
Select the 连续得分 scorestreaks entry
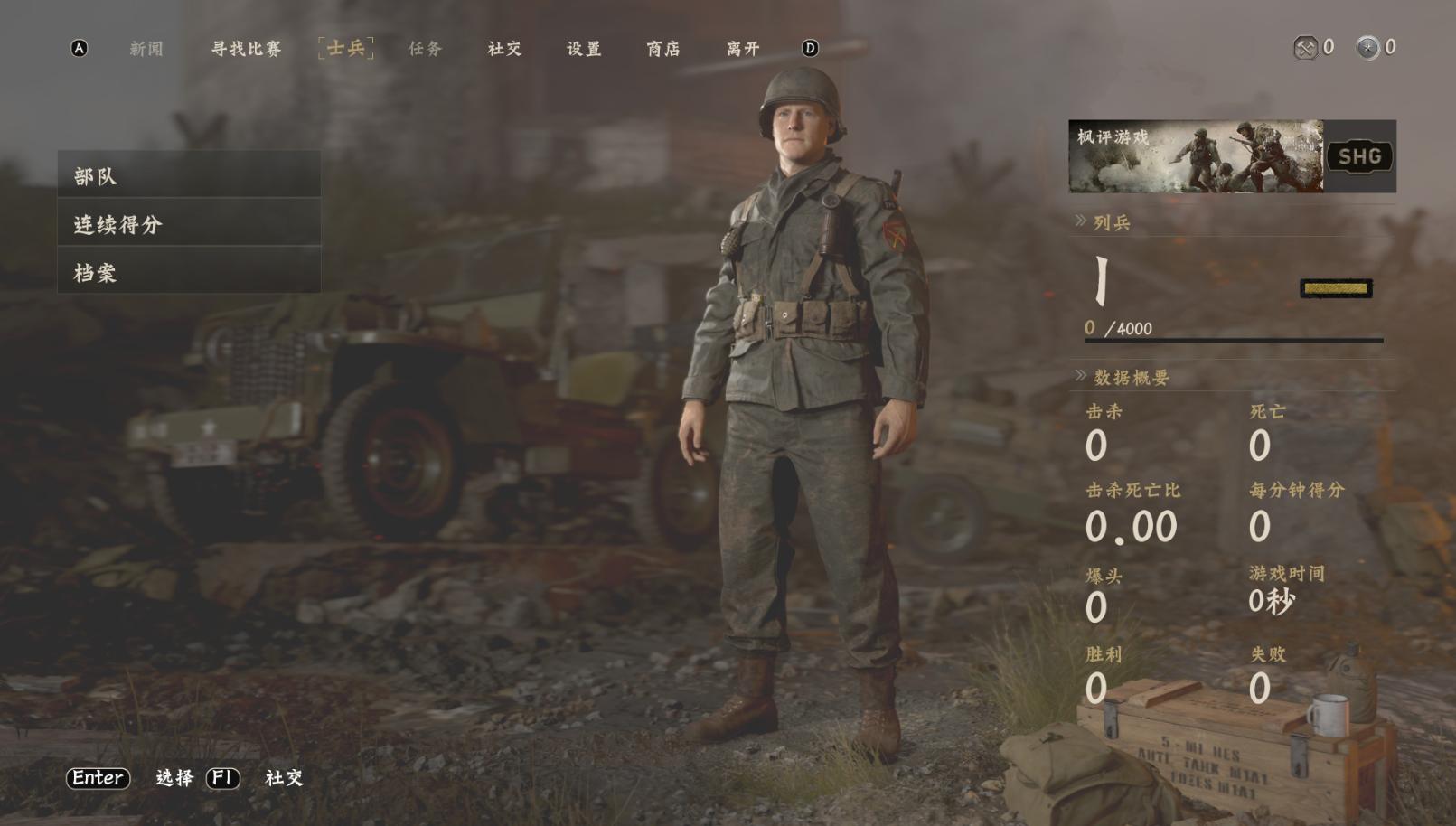click(189, 224)
